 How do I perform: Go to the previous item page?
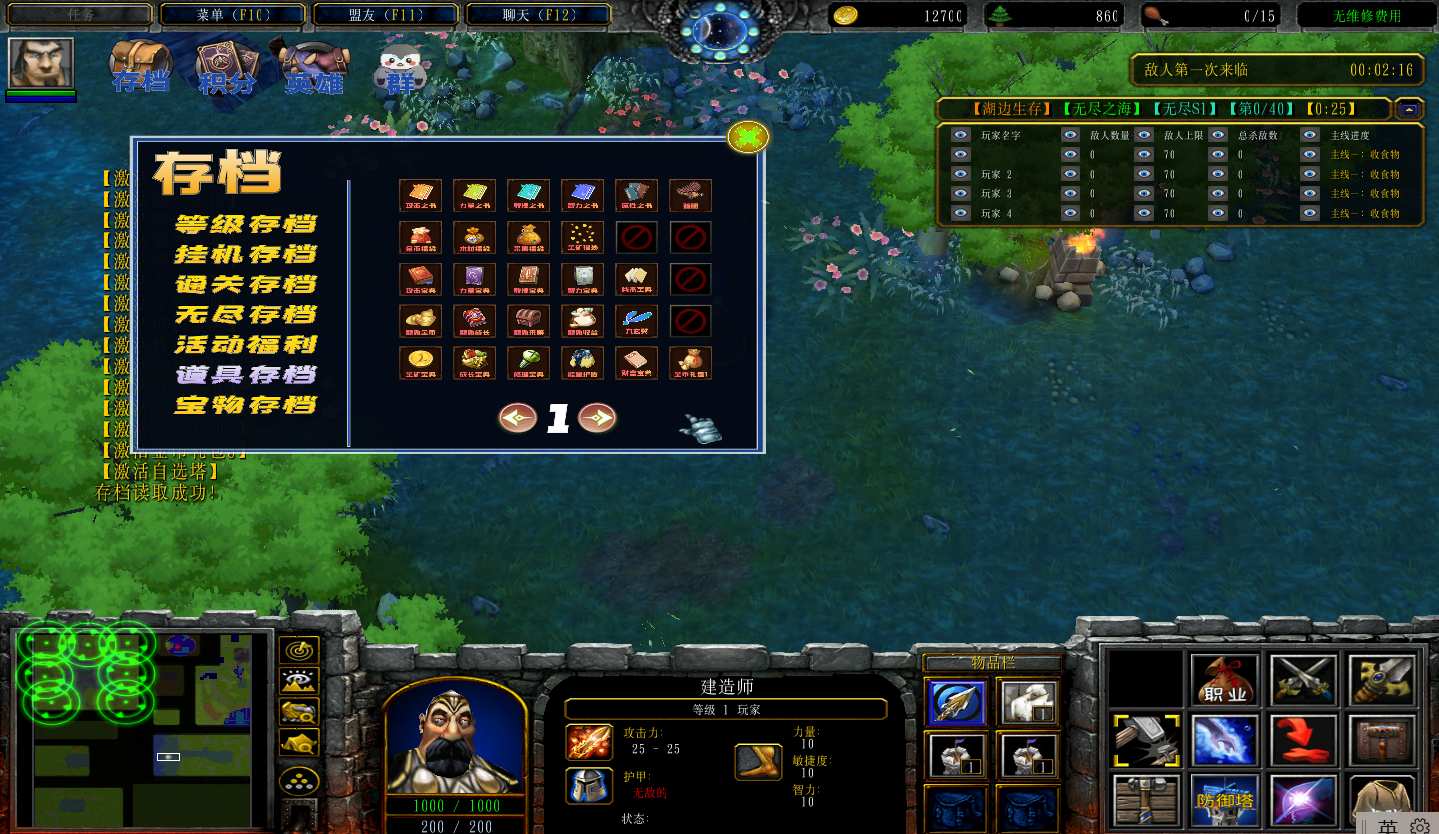coord(518,417)
